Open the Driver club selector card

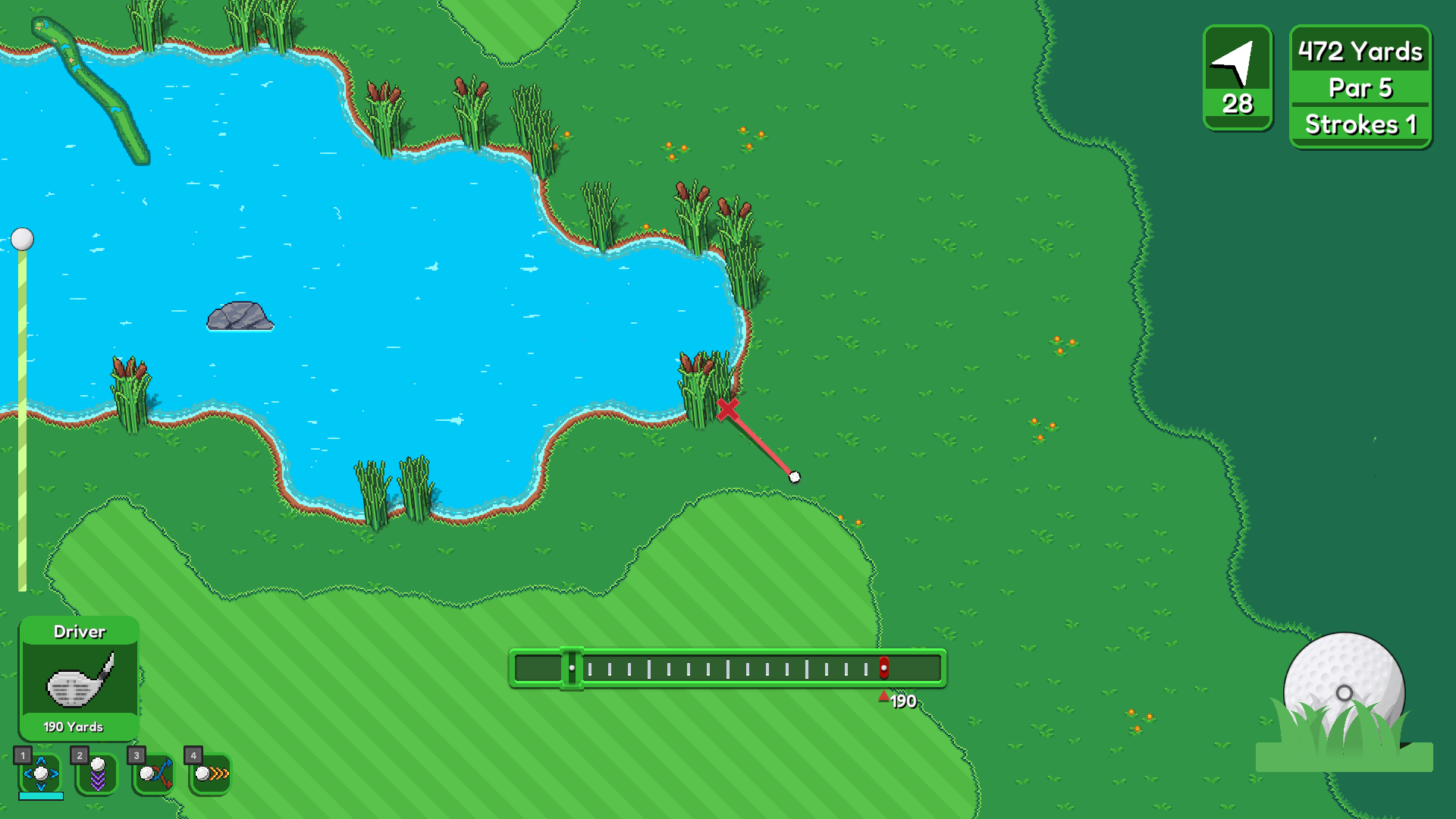tap(79, 632)
